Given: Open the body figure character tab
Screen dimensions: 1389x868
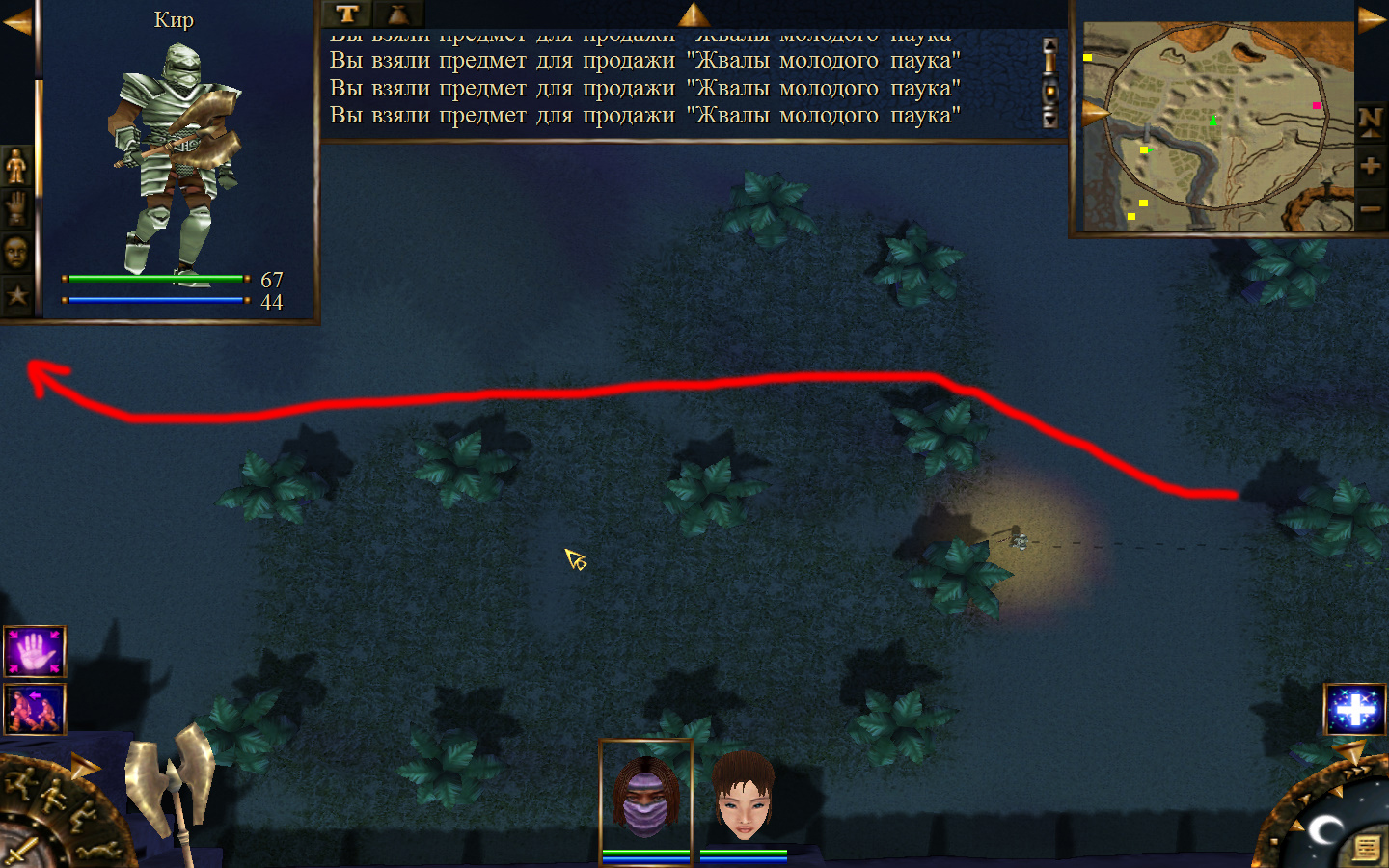Looking at the screenshot, I should coord(16,166).
